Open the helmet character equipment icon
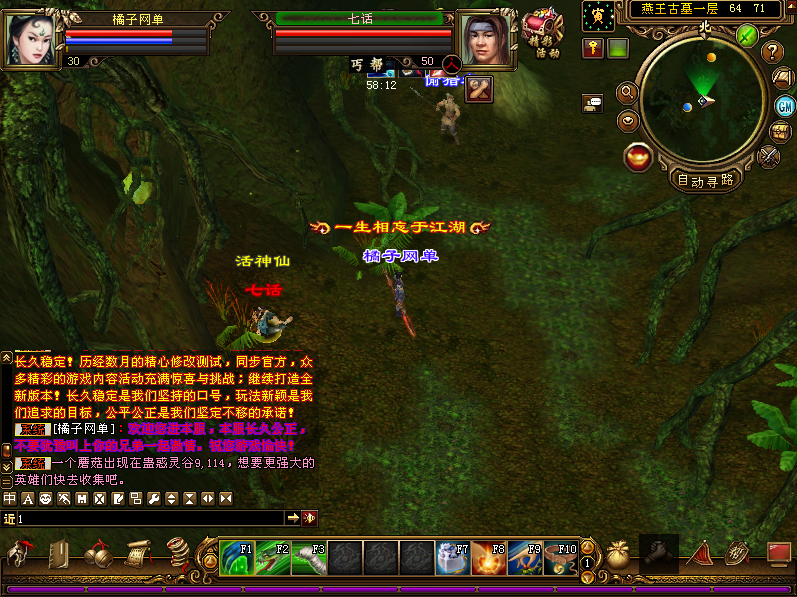Image resolution: width=797 pixels, height=597 pixels. 19,555
